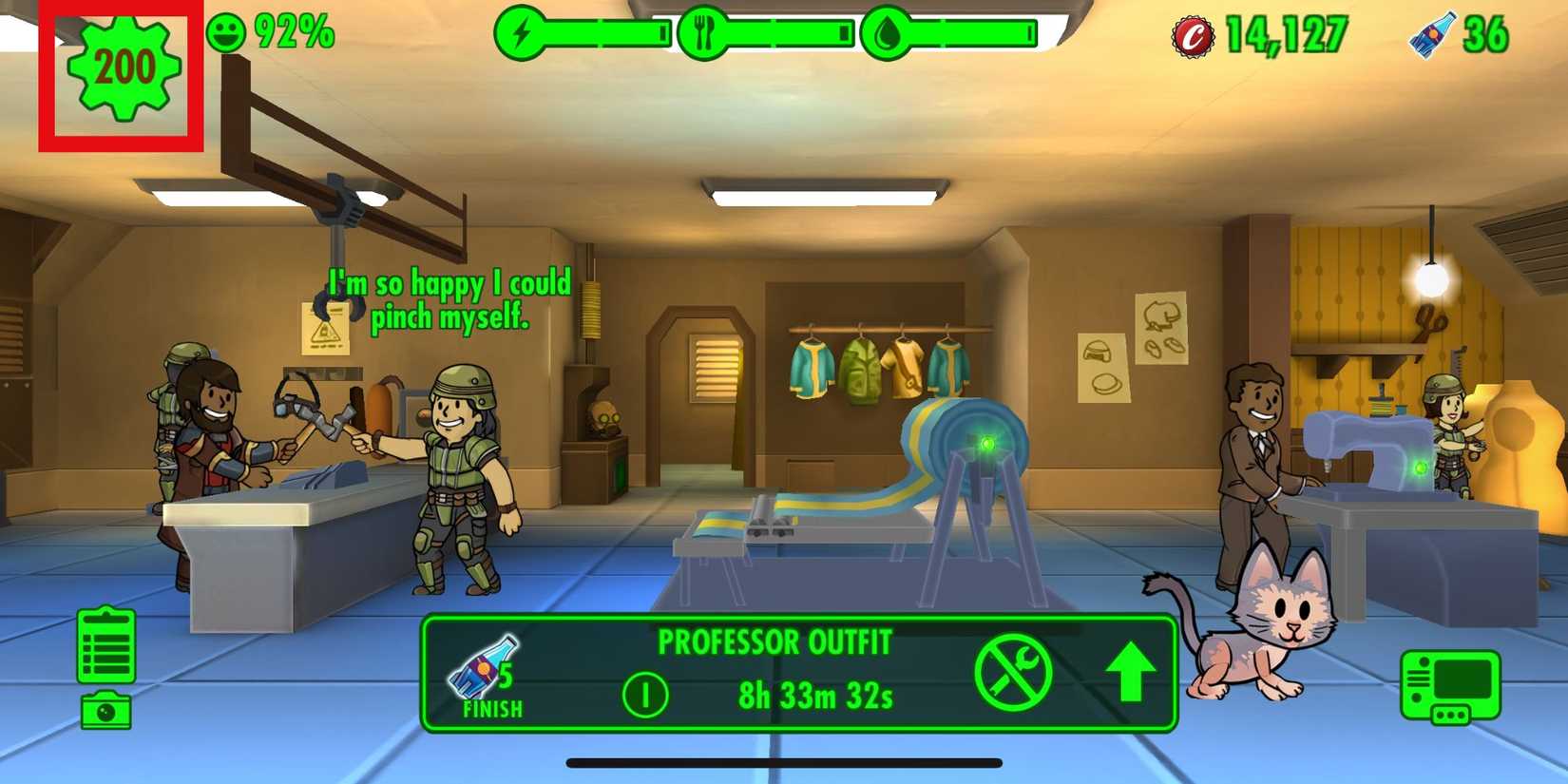The image size is (1568, 784).
Task: Open the vault overseer menu via the gear icon
Action: coord(119,68)
